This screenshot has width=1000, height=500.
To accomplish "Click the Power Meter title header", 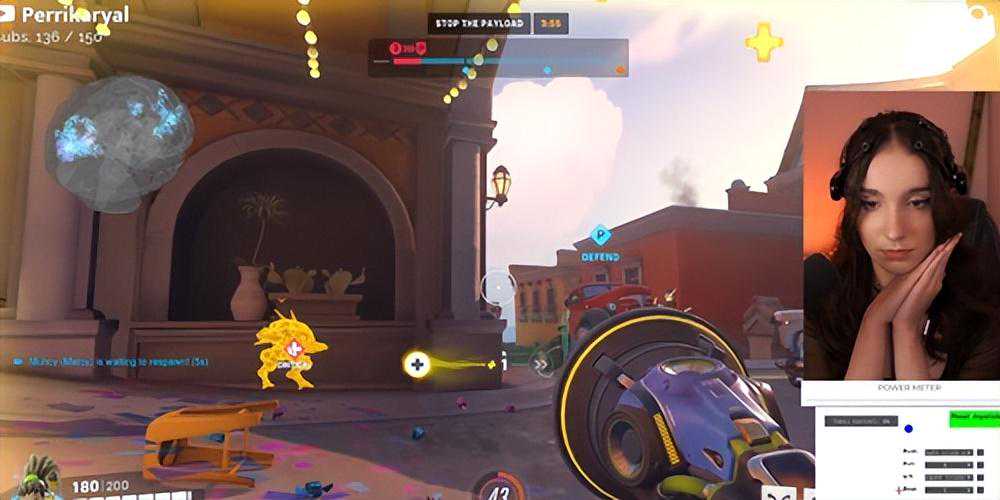I will pos(909,388).
